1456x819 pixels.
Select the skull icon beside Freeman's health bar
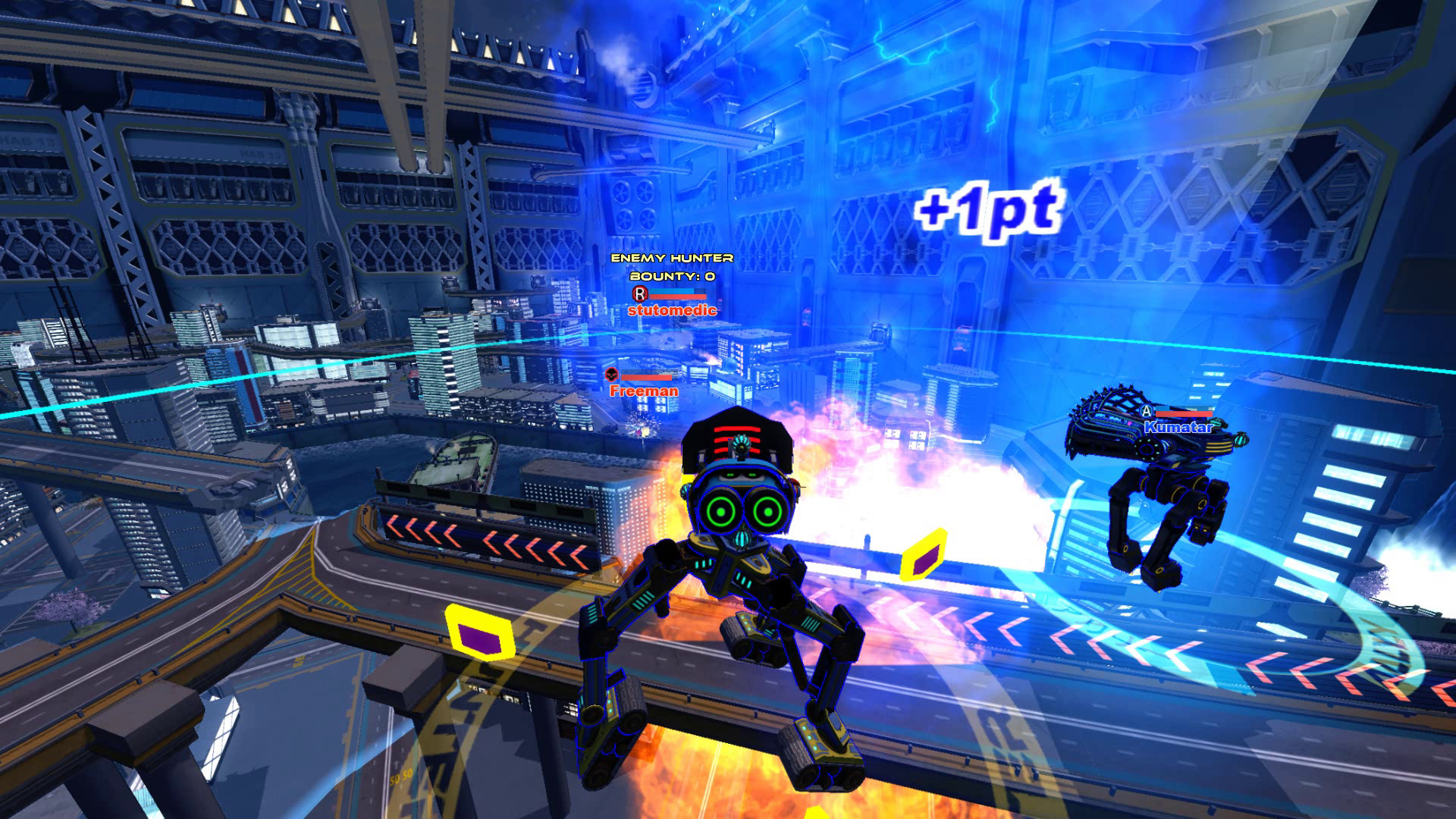pos(610,375)
